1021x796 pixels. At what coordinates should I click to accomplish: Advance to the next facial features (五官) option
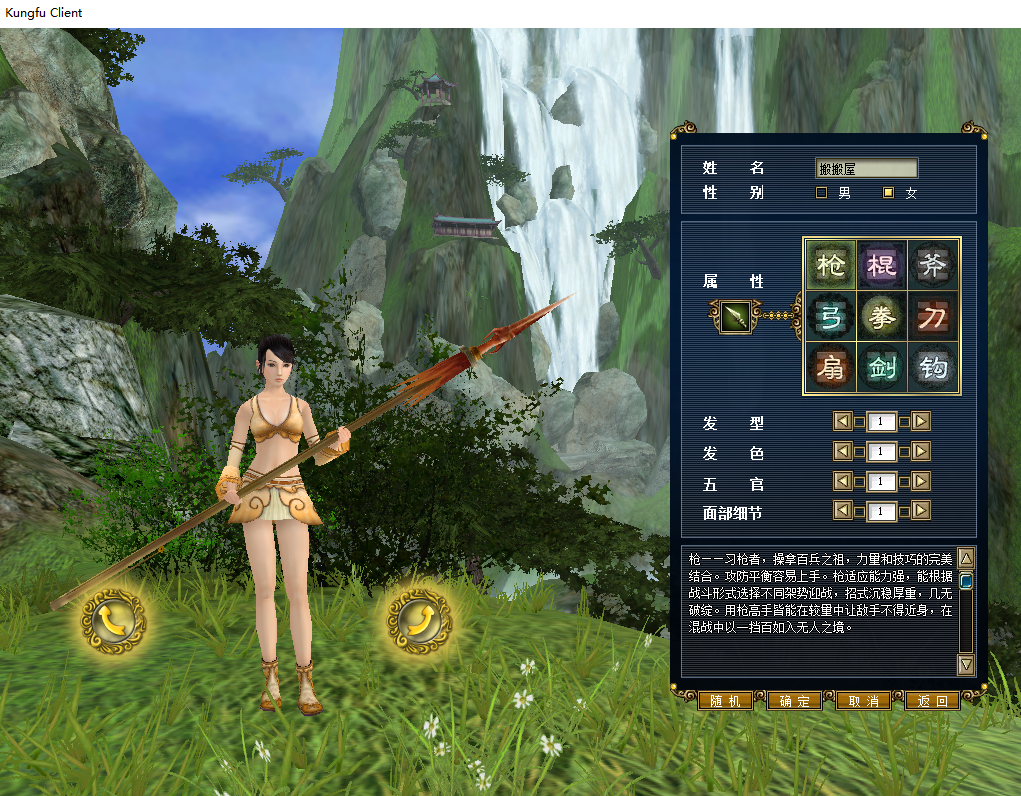(921, 482)
